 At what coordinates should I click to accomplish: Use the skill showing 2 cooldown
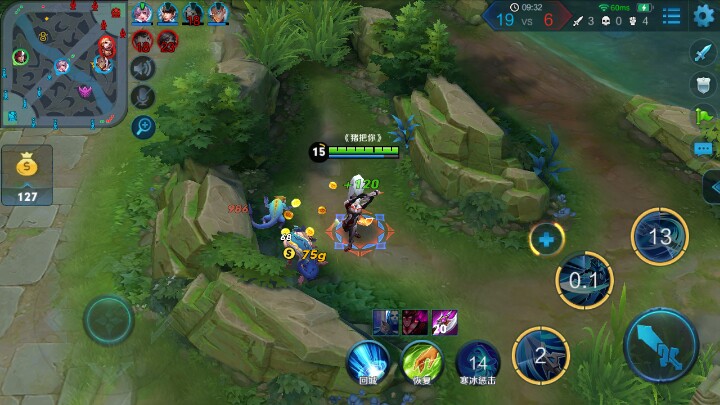point(541,357)
